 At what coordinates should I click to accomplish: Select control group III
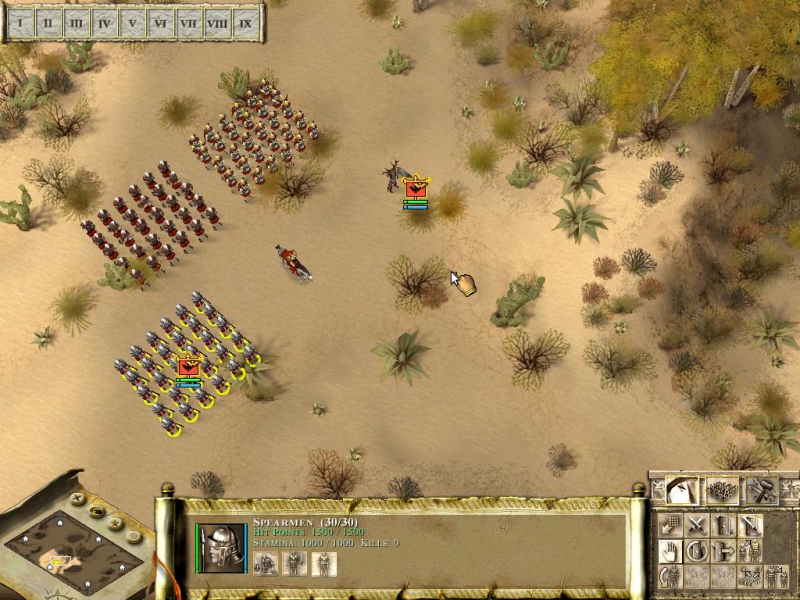(x=76, y=22)
